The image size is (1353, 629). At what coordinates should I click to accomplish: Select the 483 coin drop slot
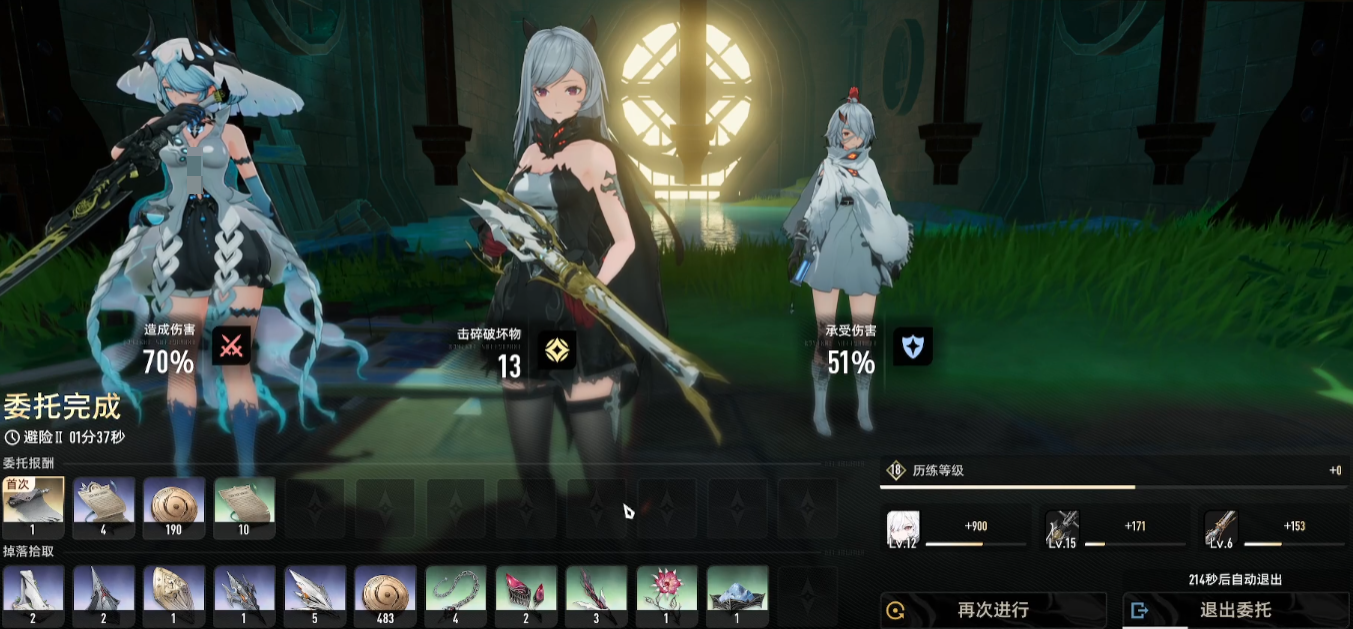pyautogui.click(x=386, y=595)
